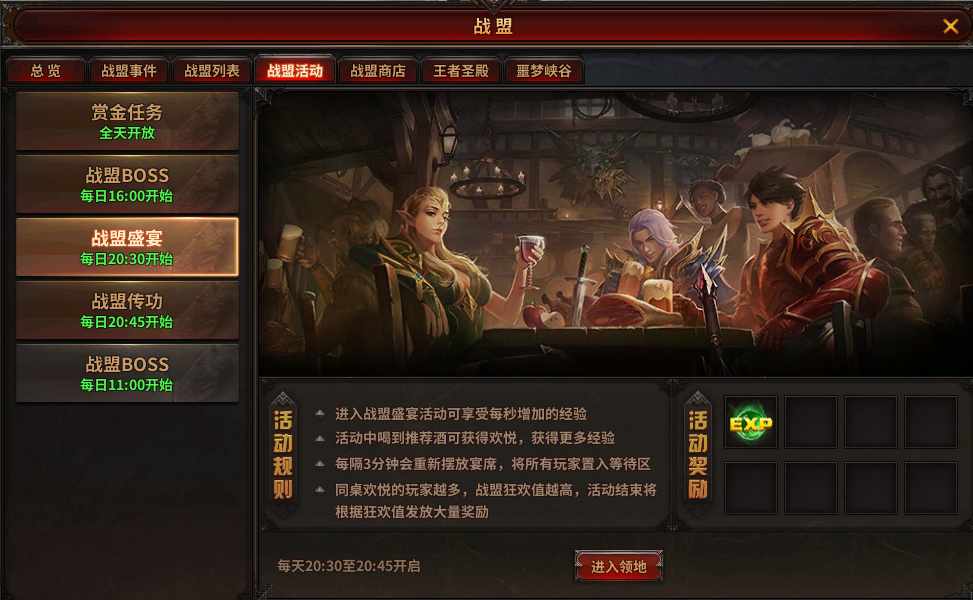Select the 赏金任务 activity
Image resolution: width=973 pixels, height=600 pixels.
[x=127, y=121]
